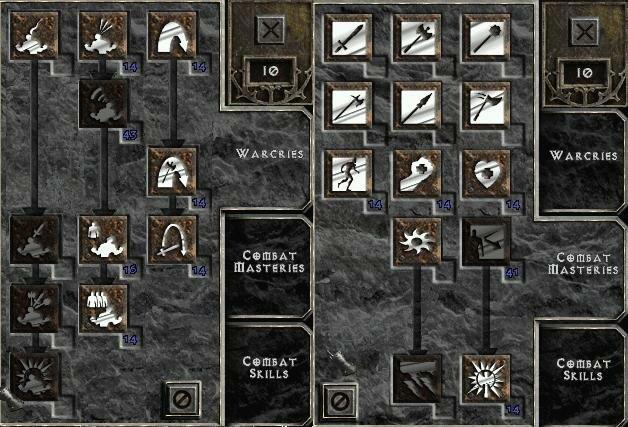Select the Axe Mastery skill icon
This screenshot has width=628, height=427.
point(417,39)
